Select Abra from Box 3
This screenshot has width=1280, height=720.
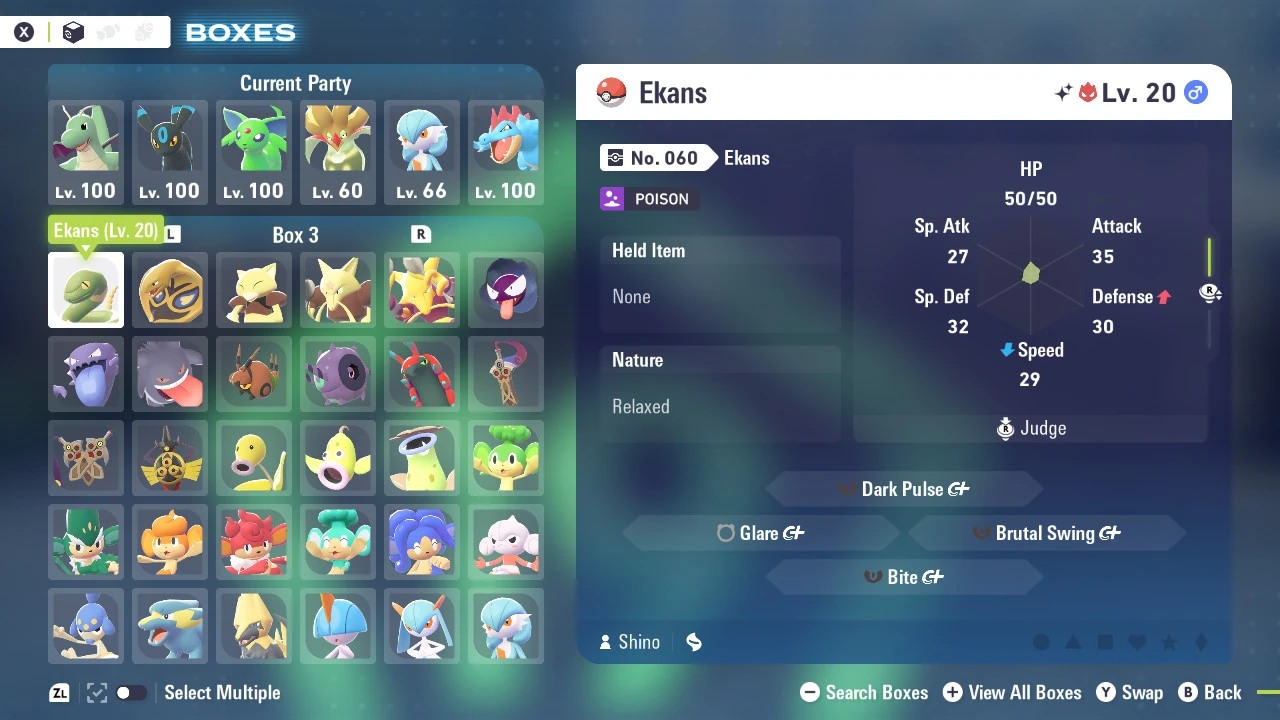click(254, 290)
